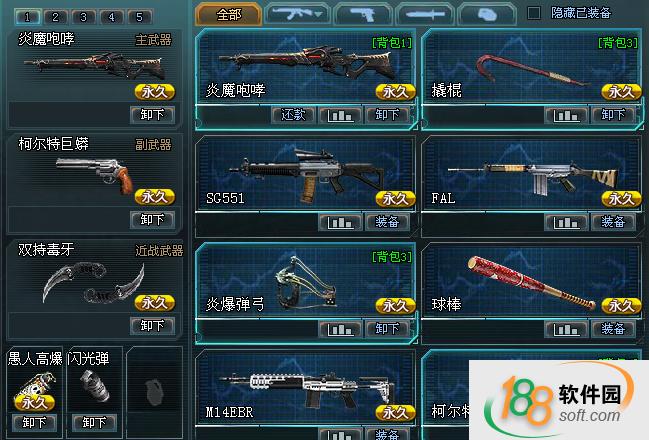
Task: Open the pistol category tab
Action: [362, 14]
